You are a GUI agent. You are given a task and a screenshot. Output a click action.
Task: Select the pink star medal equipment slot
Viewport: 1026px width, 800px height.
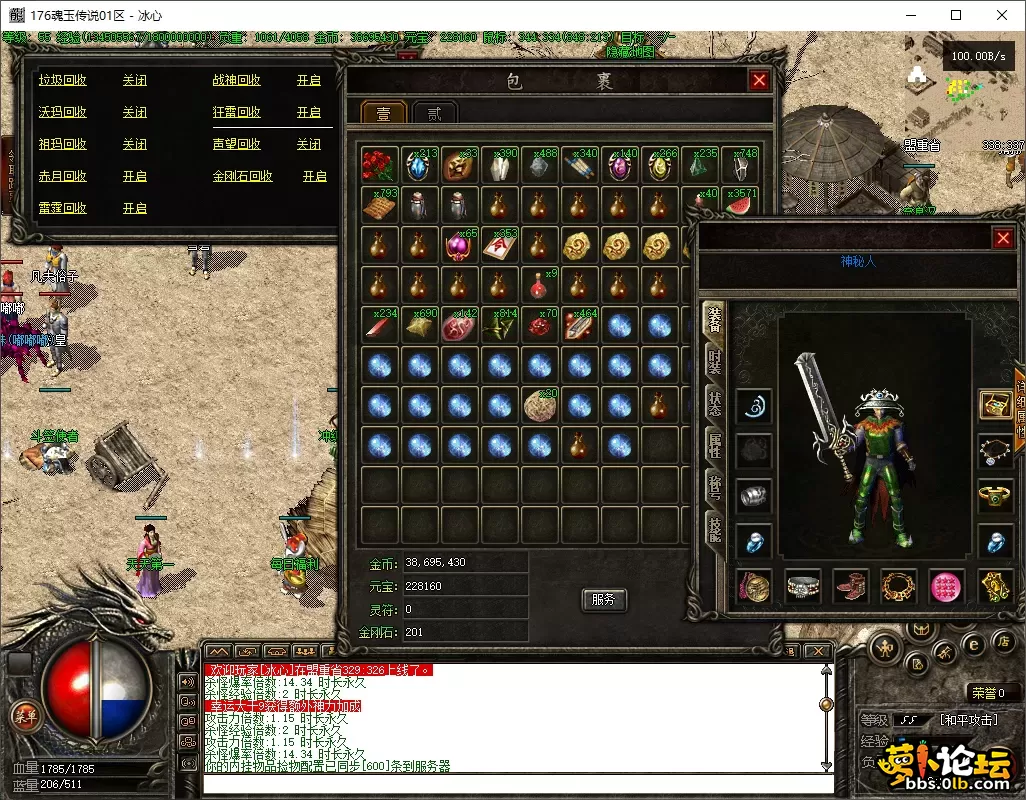[946, 587]
